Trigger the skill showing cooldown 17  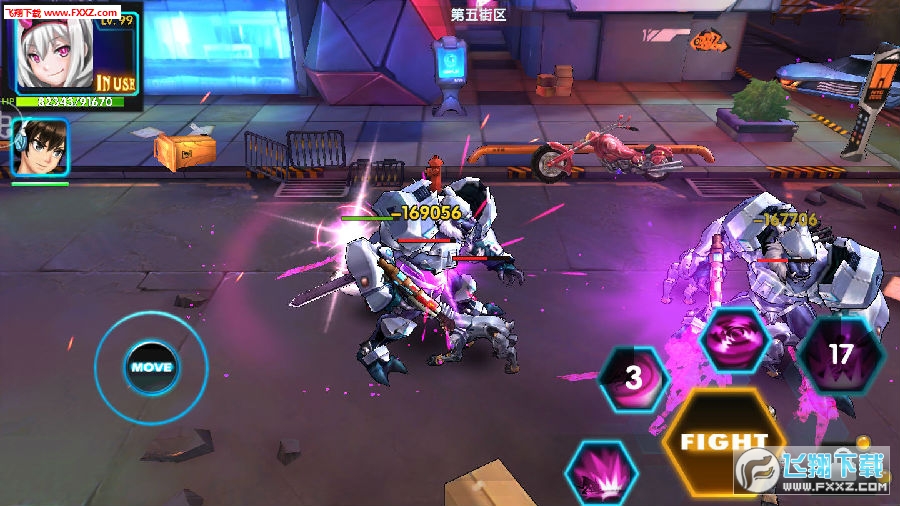[840, 353]
